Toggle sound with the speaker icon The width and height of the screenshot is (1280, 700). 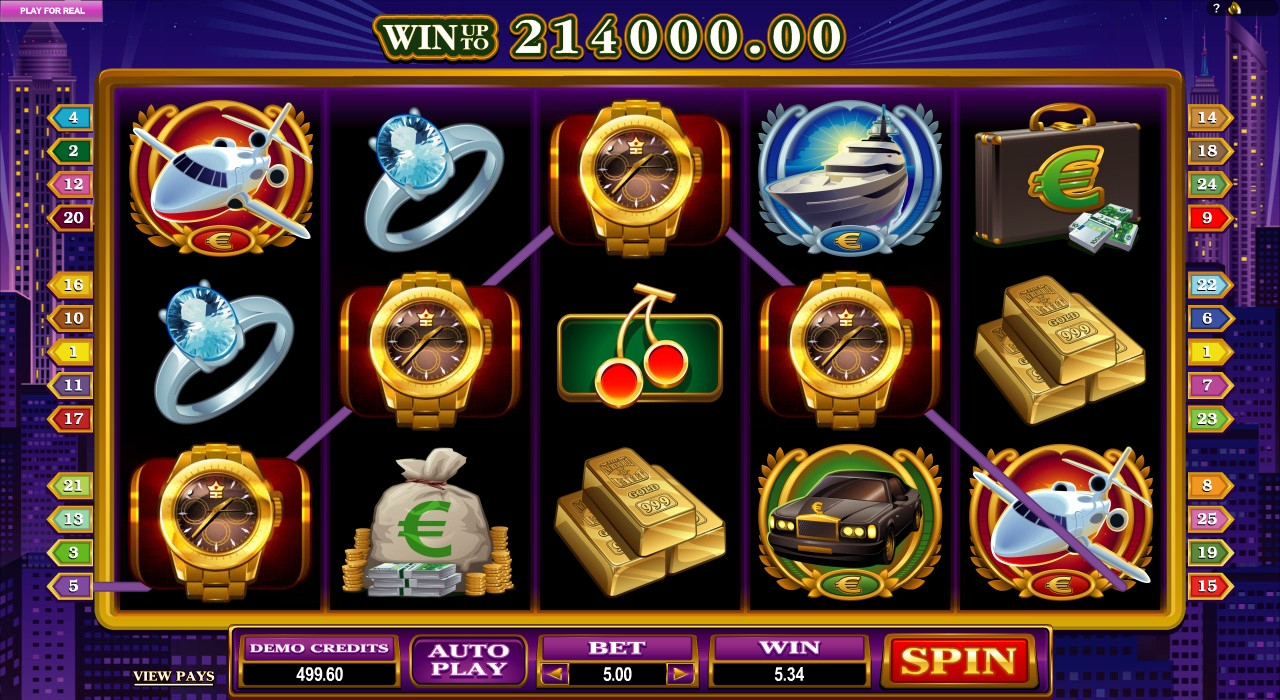pos(1235,8)
